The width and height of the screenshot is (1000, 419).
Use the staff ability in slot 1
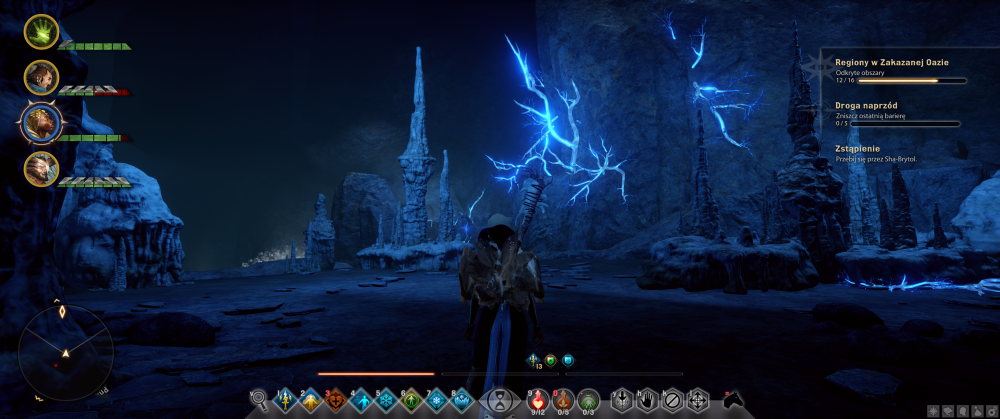pos(285,401)
